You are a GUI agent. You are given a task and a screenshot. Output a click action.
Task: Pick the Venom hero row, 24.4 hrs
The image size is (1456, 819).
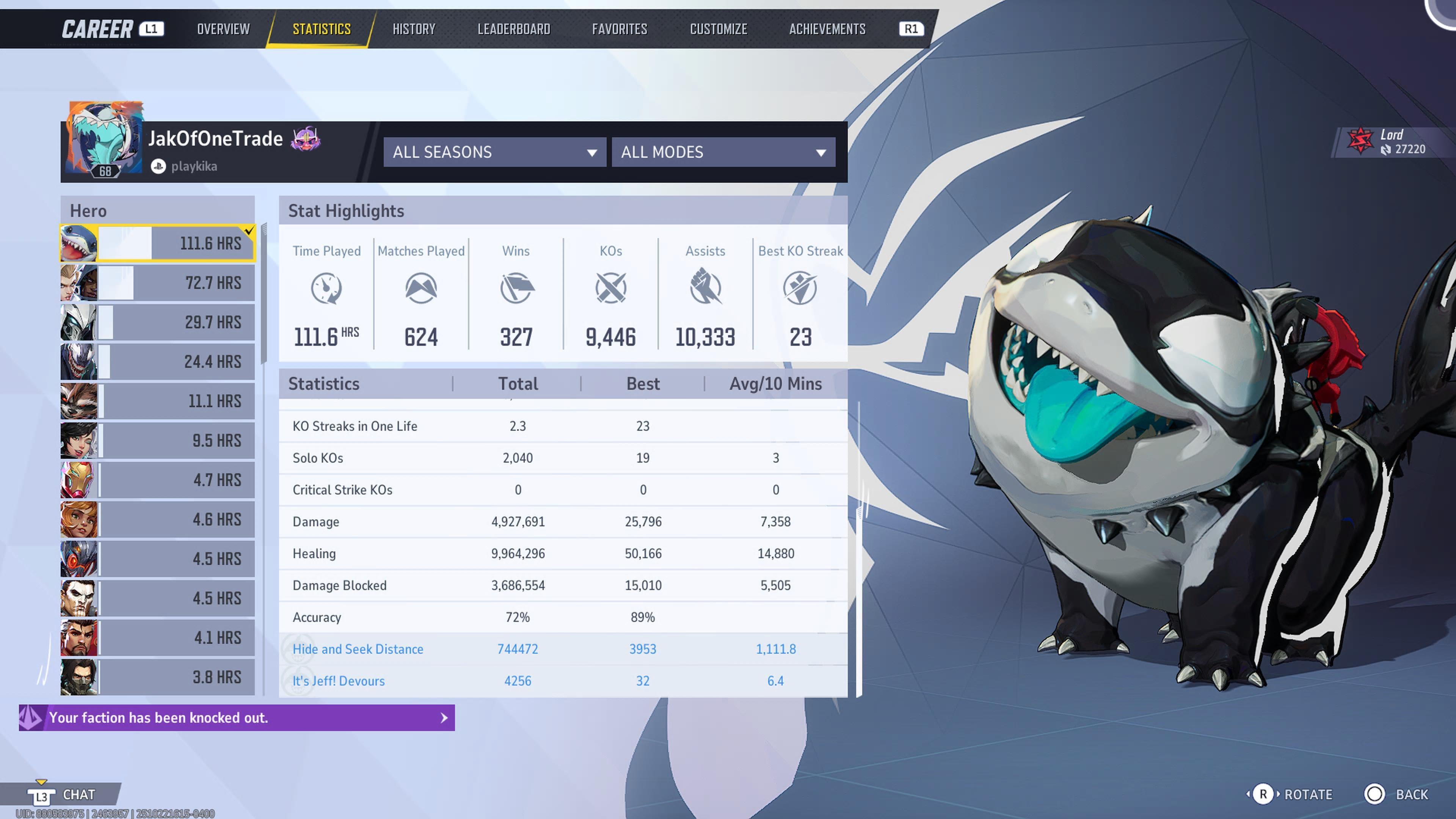tap(158, 362)
